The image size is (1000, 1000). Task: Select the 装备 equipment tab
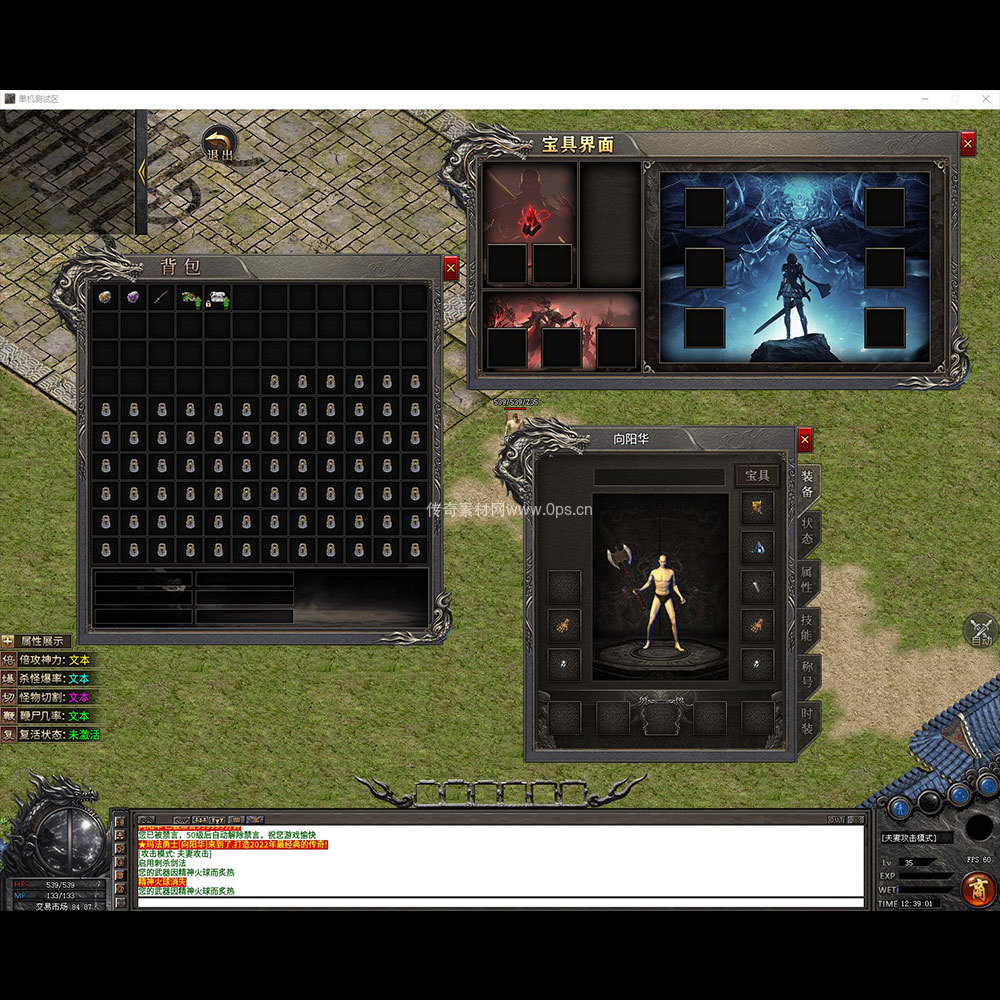coord(808,485)
